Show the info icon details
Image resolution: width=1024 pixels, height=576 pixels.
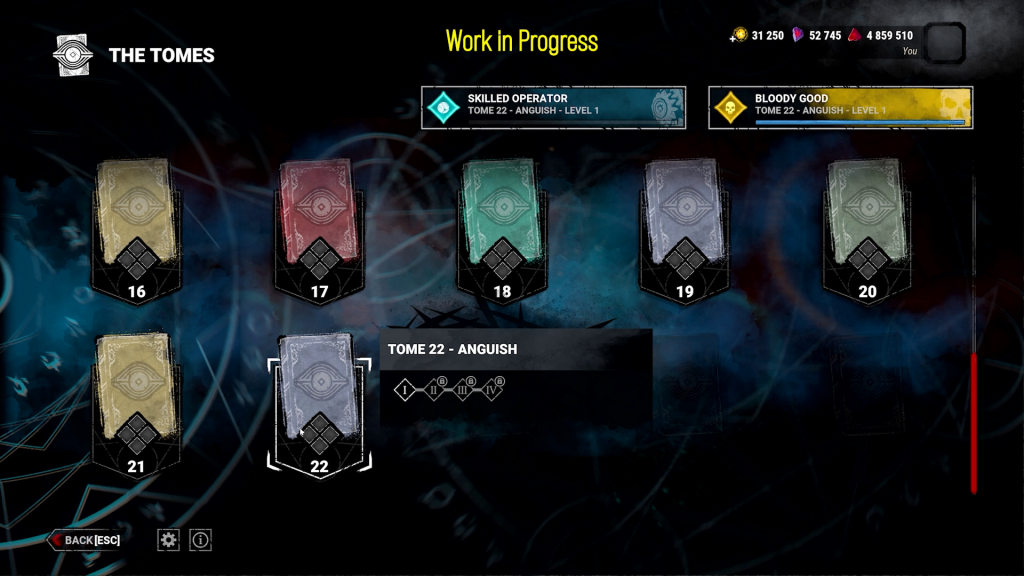pos(201,540)
